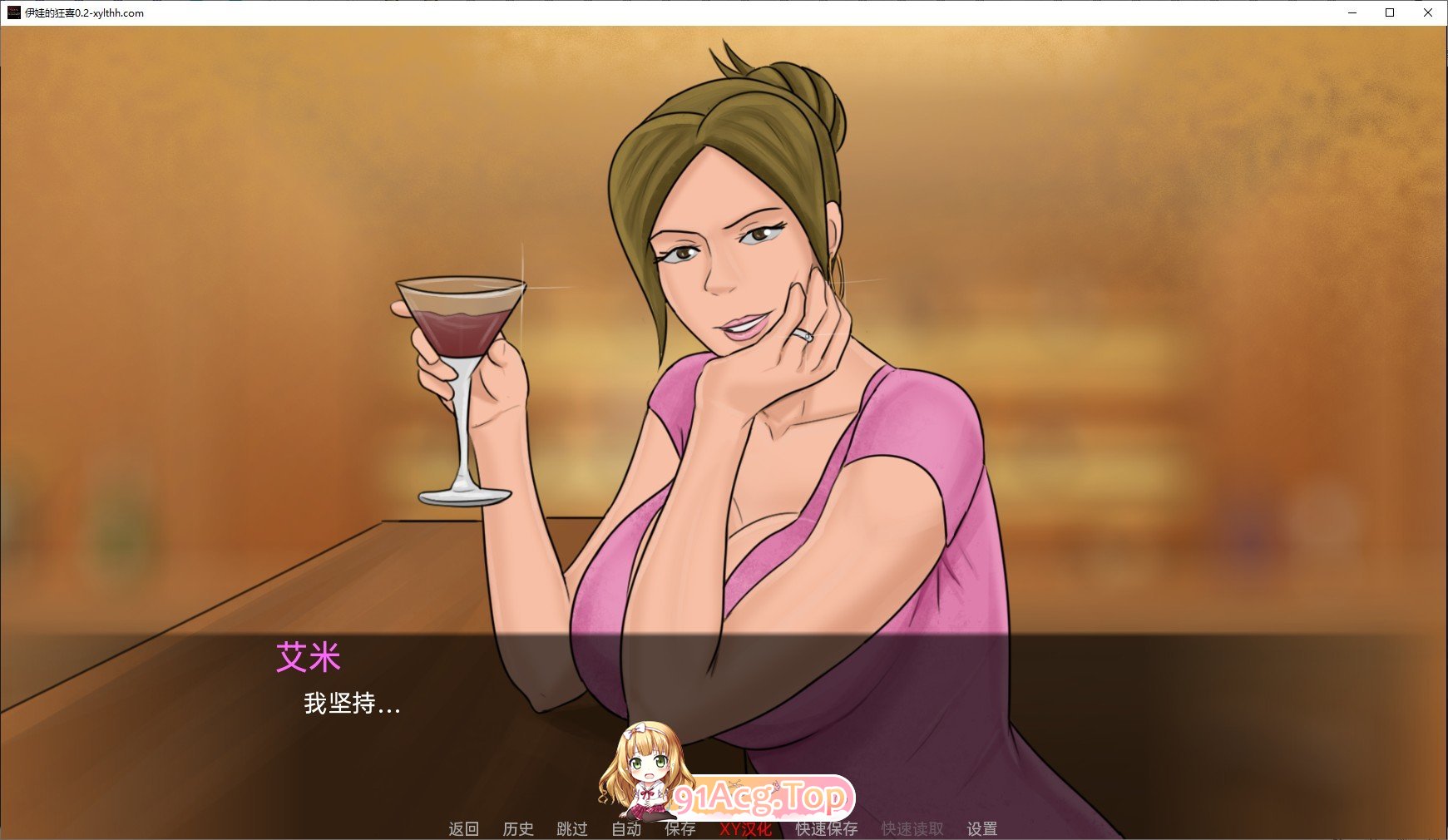Click the 91Acg.Top watermark logo

(x=765, y=796)
